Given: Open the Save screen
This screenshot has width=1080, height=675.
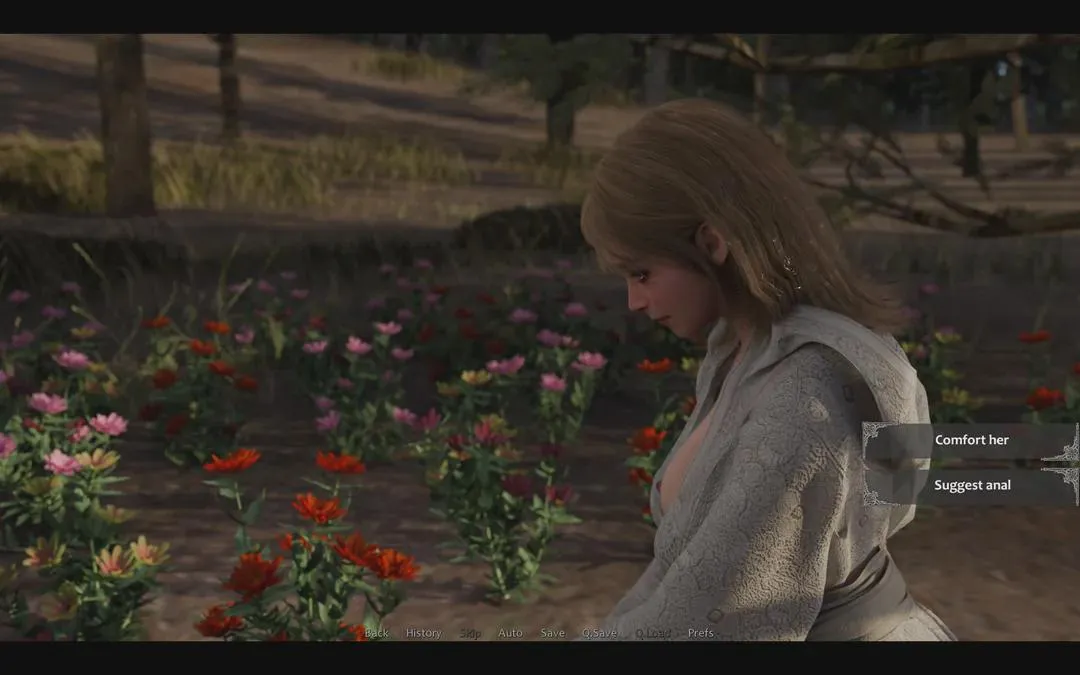Looking at the screenshot, I should (552, 633).
